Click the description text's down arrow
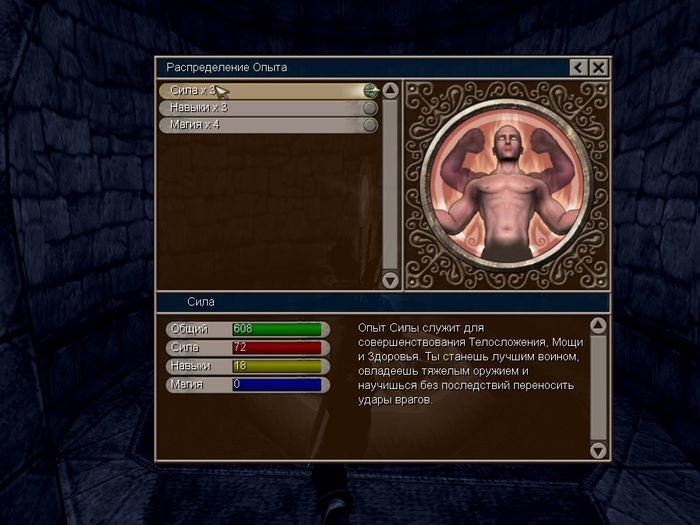 [x=598, y=451]
